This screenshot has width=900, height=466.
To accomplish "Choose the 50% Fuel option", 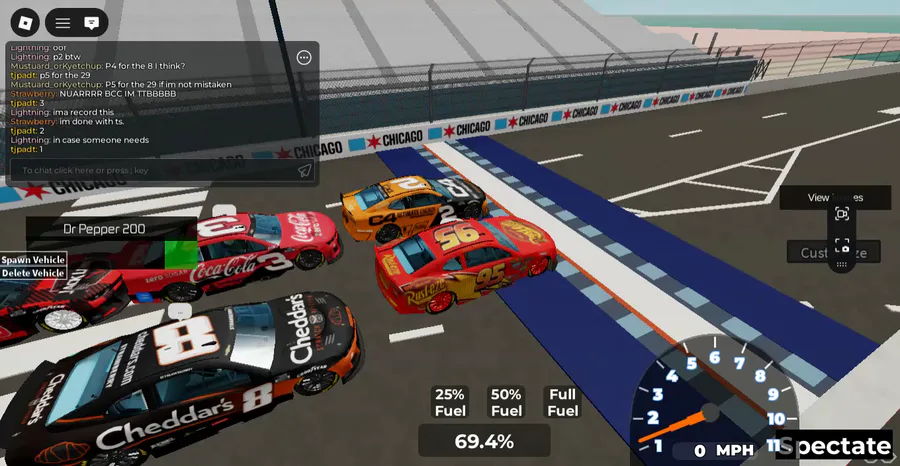I will pyautogui.click(x=506, y=402).
